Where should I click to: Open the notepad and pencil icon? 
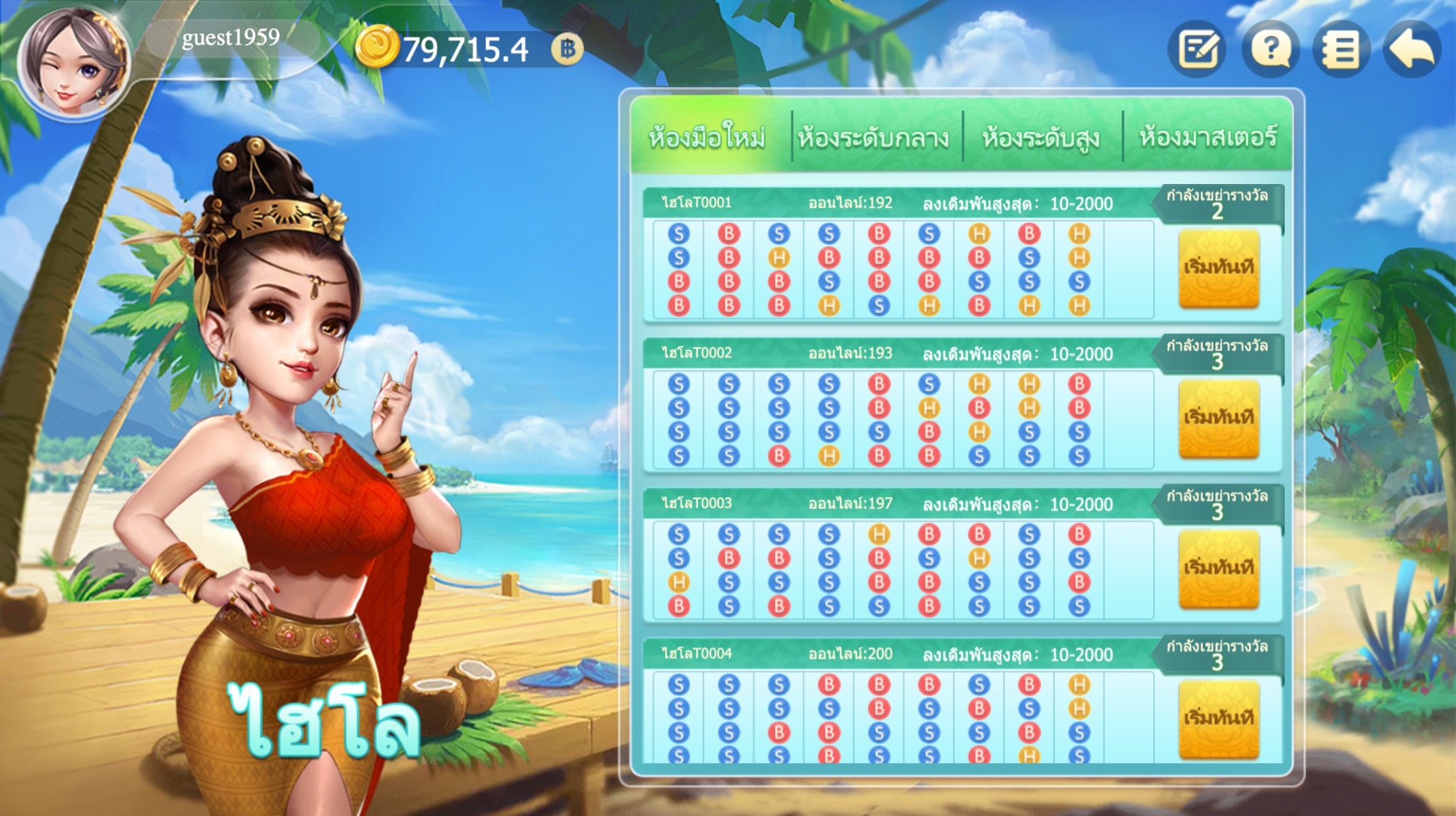click(1198, 49)
